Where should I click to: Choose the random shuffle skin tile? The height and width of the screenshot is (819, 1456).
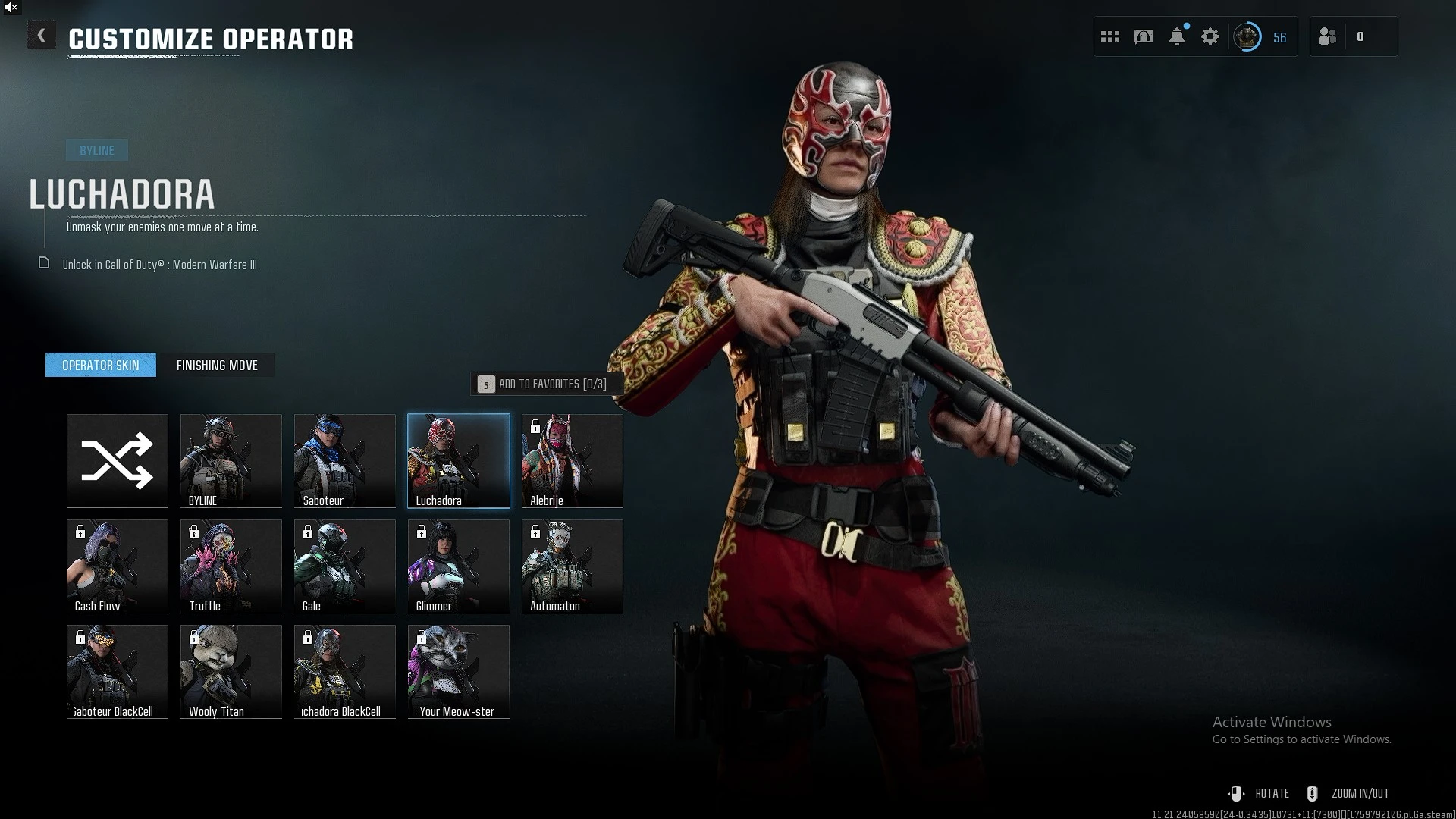pyautogui.click(x=118, y=460)
